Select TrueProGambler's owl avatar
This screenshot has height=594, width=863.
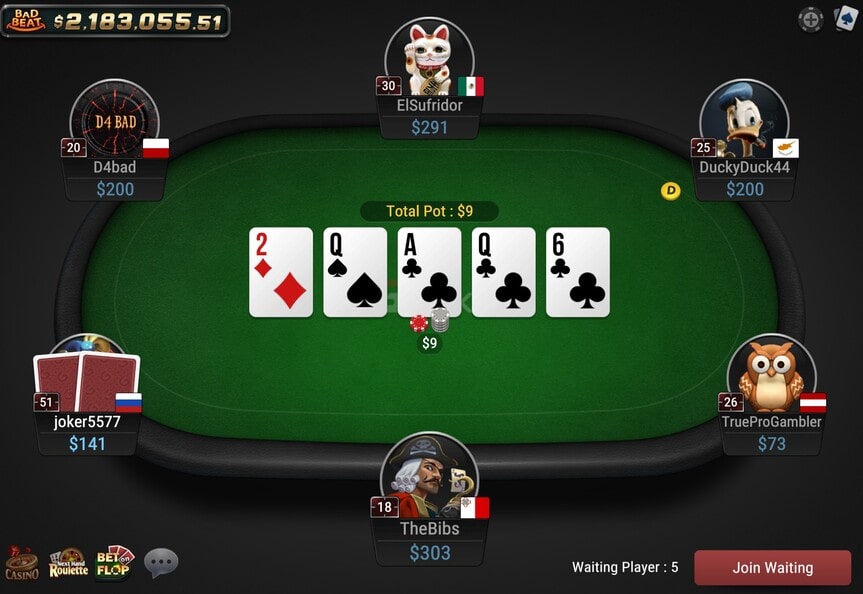click(x=771, y=375)
